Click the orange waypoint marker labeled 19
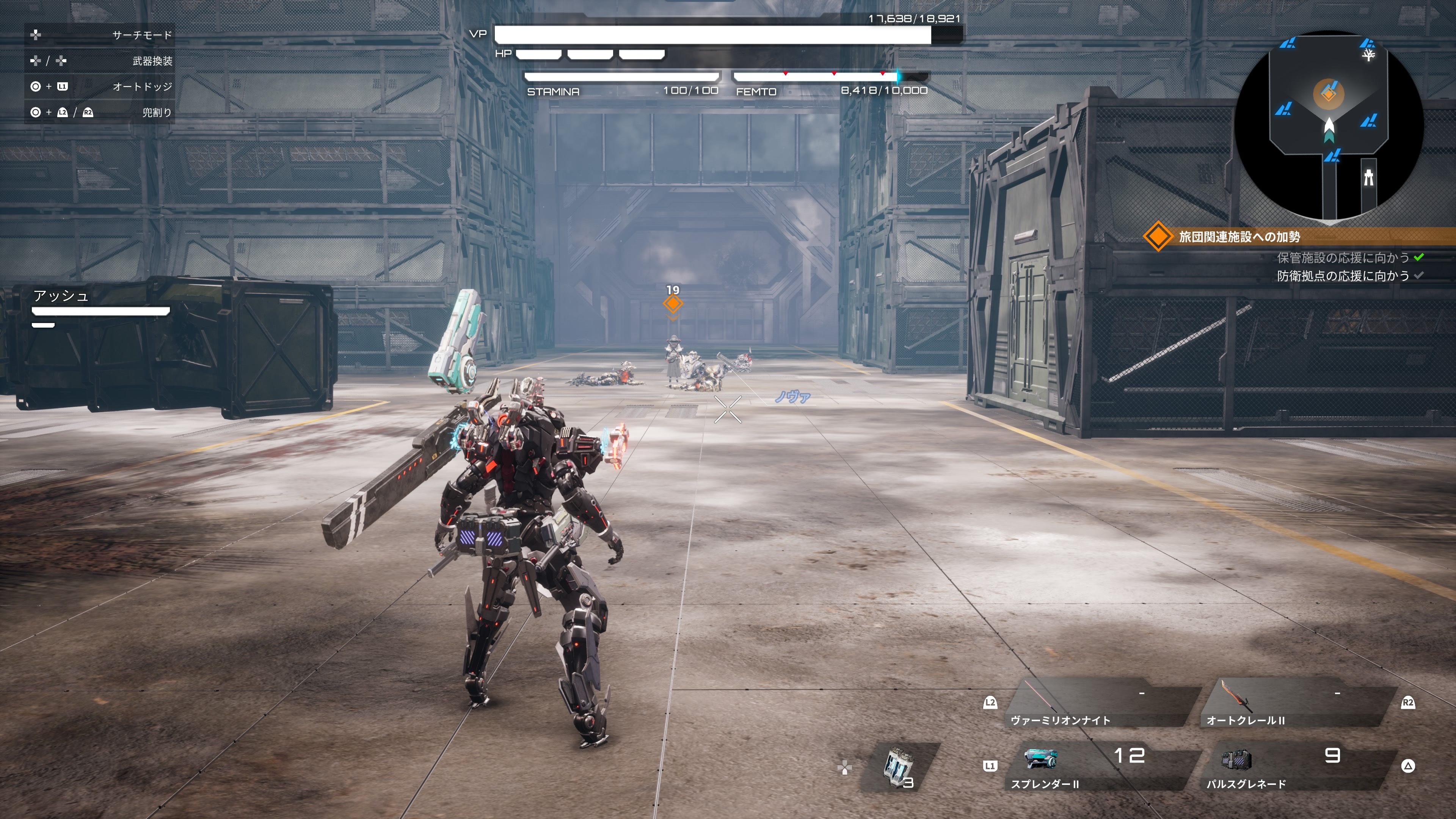 (x=673, y=303)
